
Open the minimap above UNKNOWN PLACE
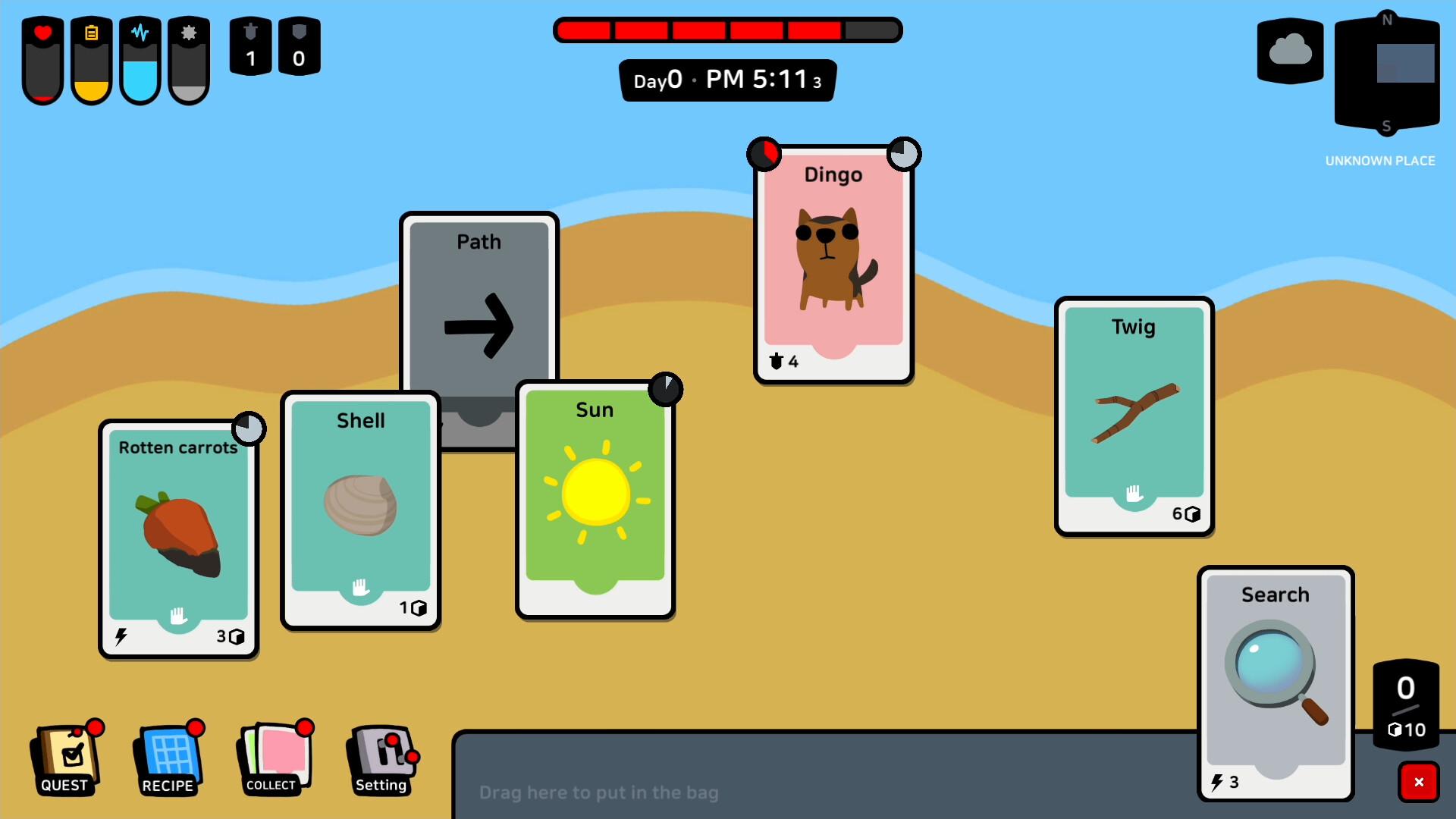click(1388, 72)
